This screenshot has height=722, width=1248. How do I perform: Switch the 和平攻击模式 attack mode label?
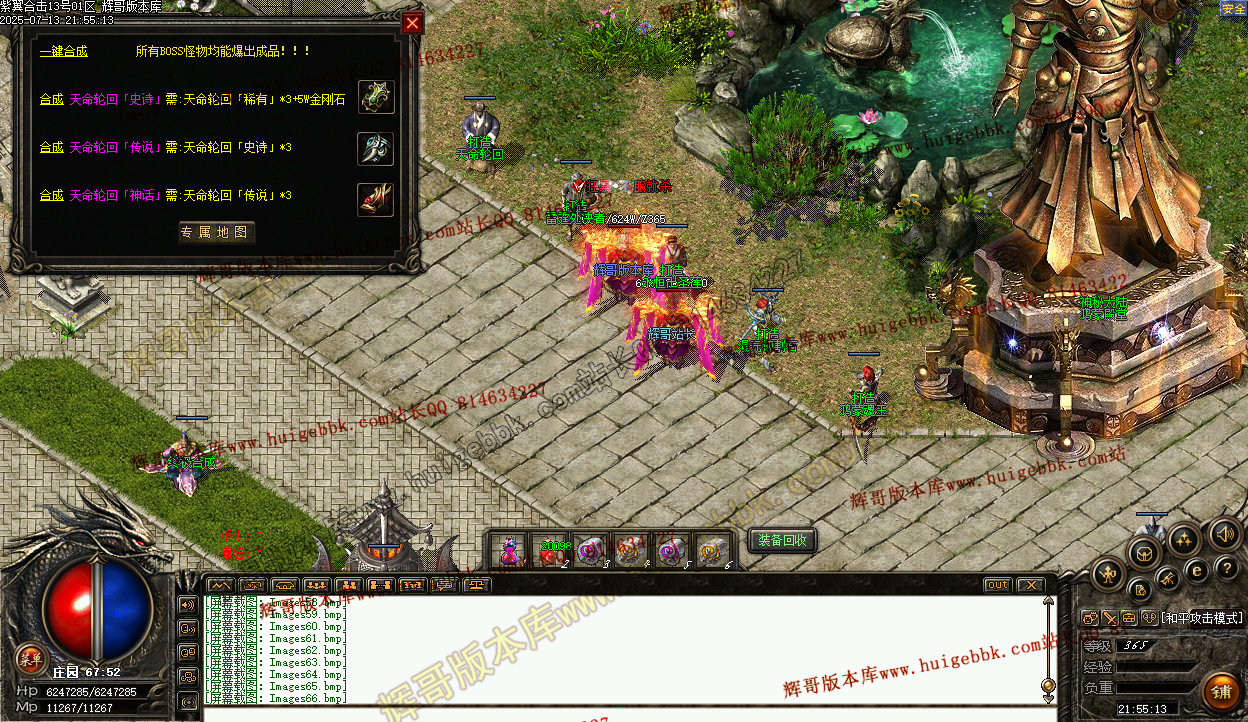point(1199,618)
